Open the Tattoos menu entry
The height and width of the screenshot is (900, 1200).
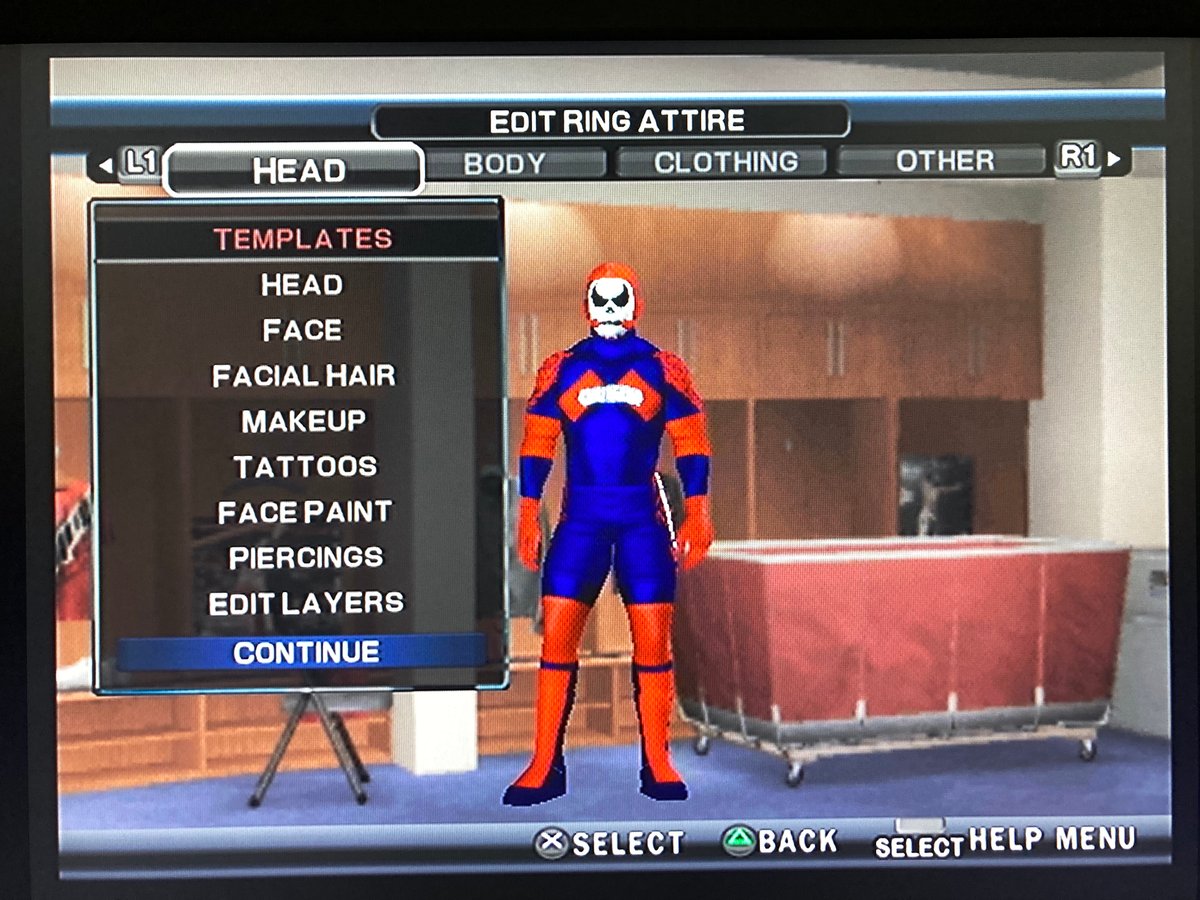[305, 467]
